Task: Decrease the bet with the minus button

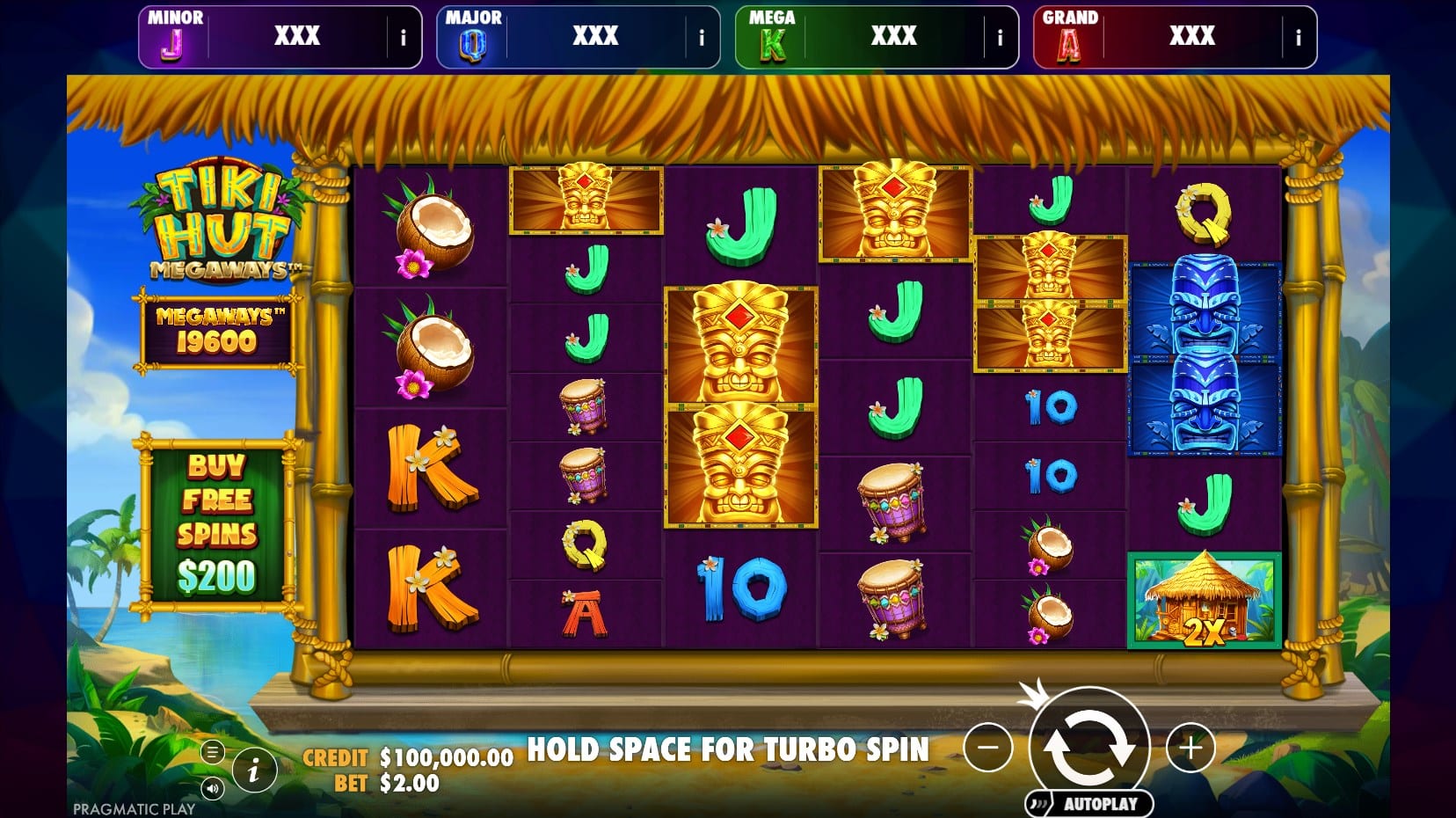Action: pyautogui.click(x=987, y=748)
